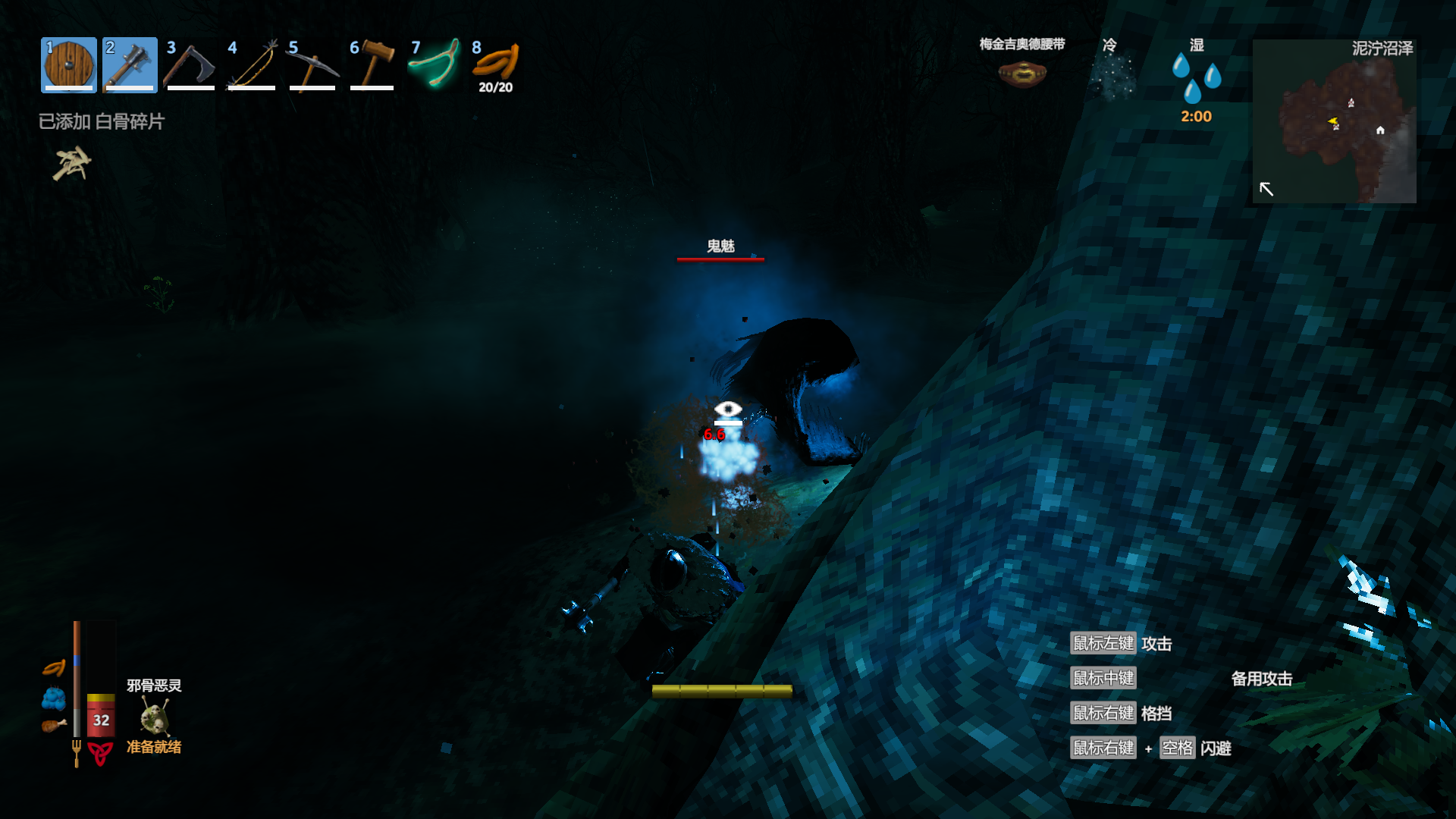
Task: Select the bow in hotbar slot 4
Action: 252,65
